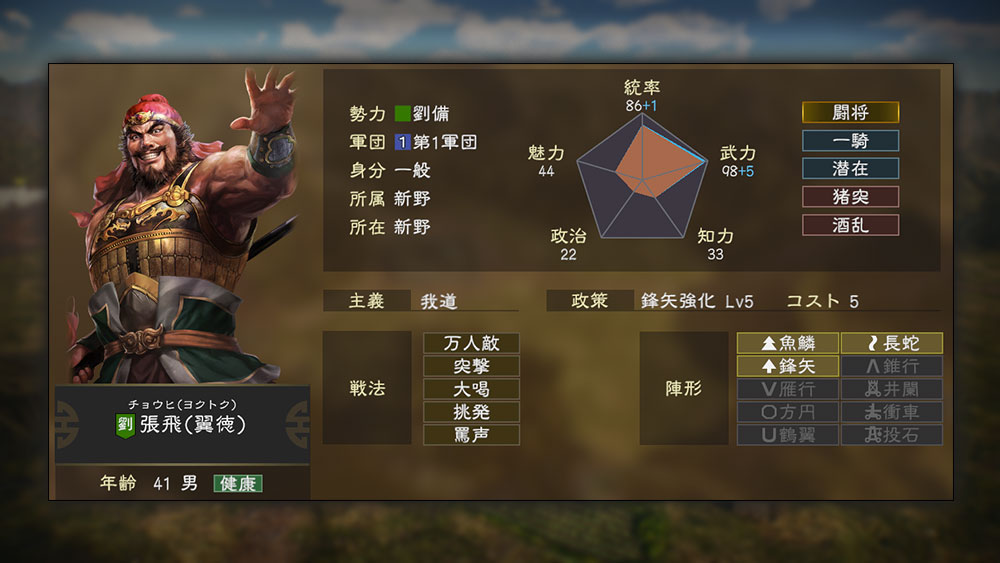Viewport: 1000px width, 563px height.
Task: Choose the 潜在 trait entry
Action: click(850, 169)
